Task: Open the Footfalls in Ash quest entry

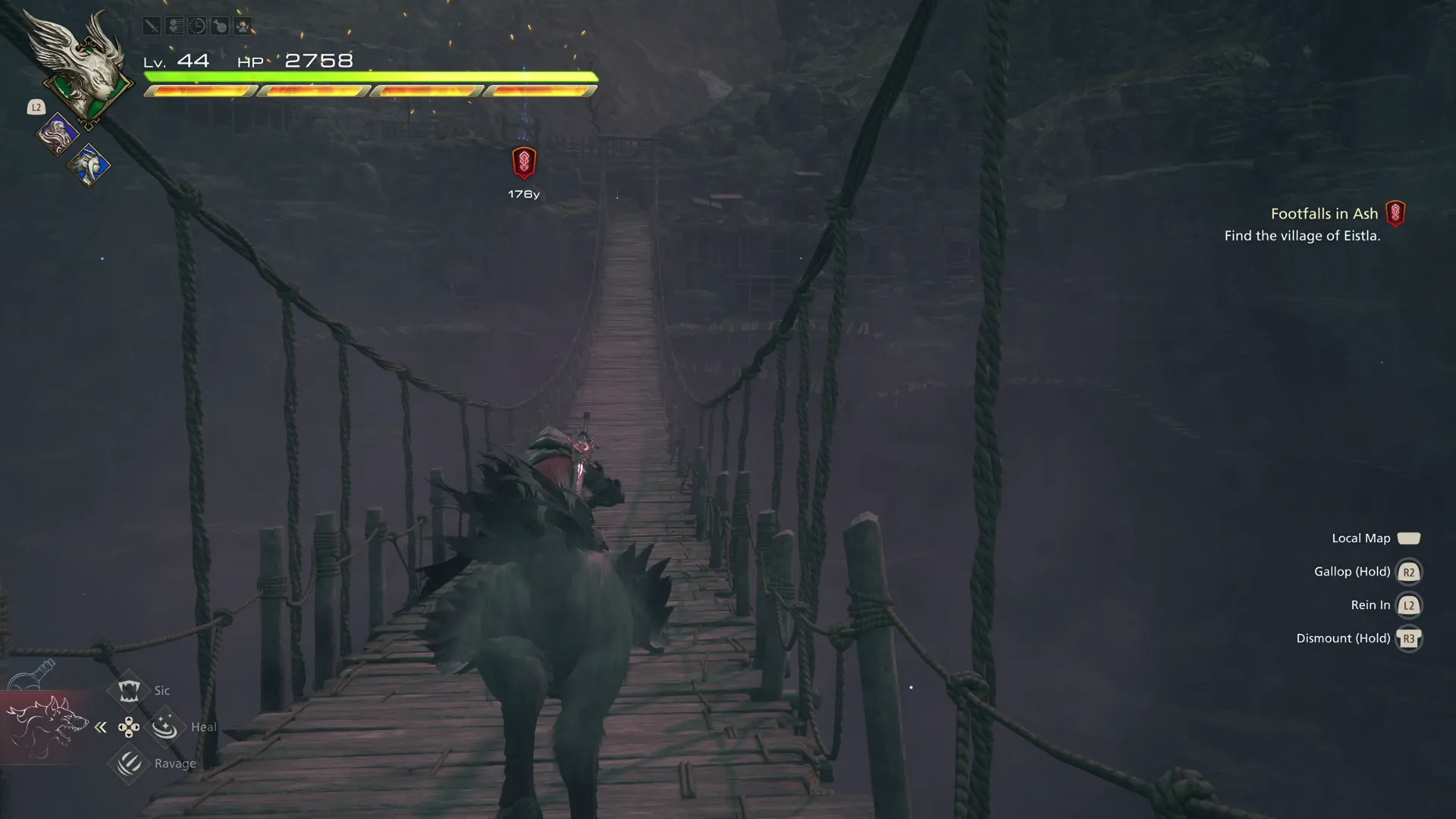Action: (x=1324, y=214)
